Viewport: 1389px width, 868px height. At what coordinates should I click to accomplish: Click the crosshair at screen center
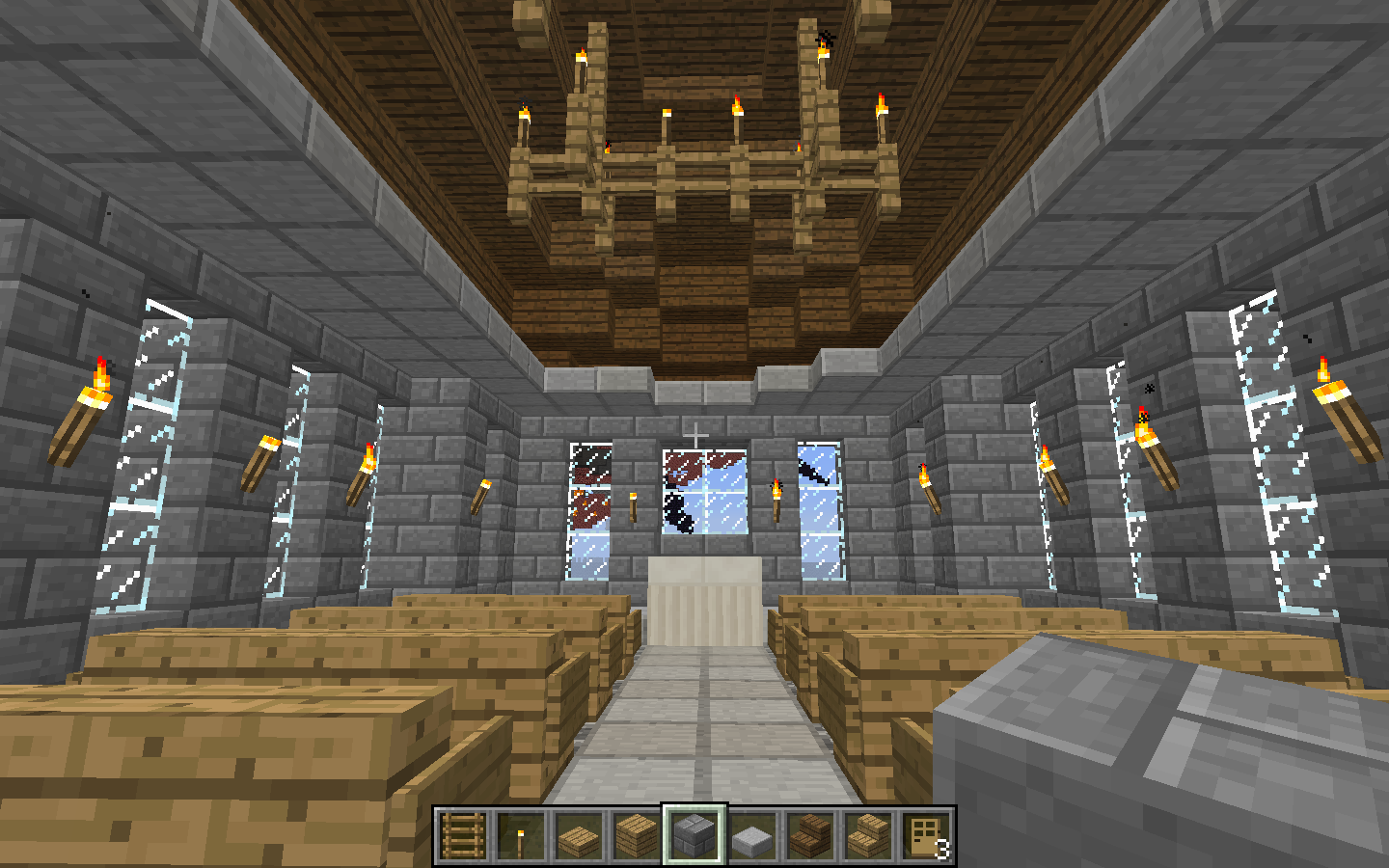click(694, 434)
